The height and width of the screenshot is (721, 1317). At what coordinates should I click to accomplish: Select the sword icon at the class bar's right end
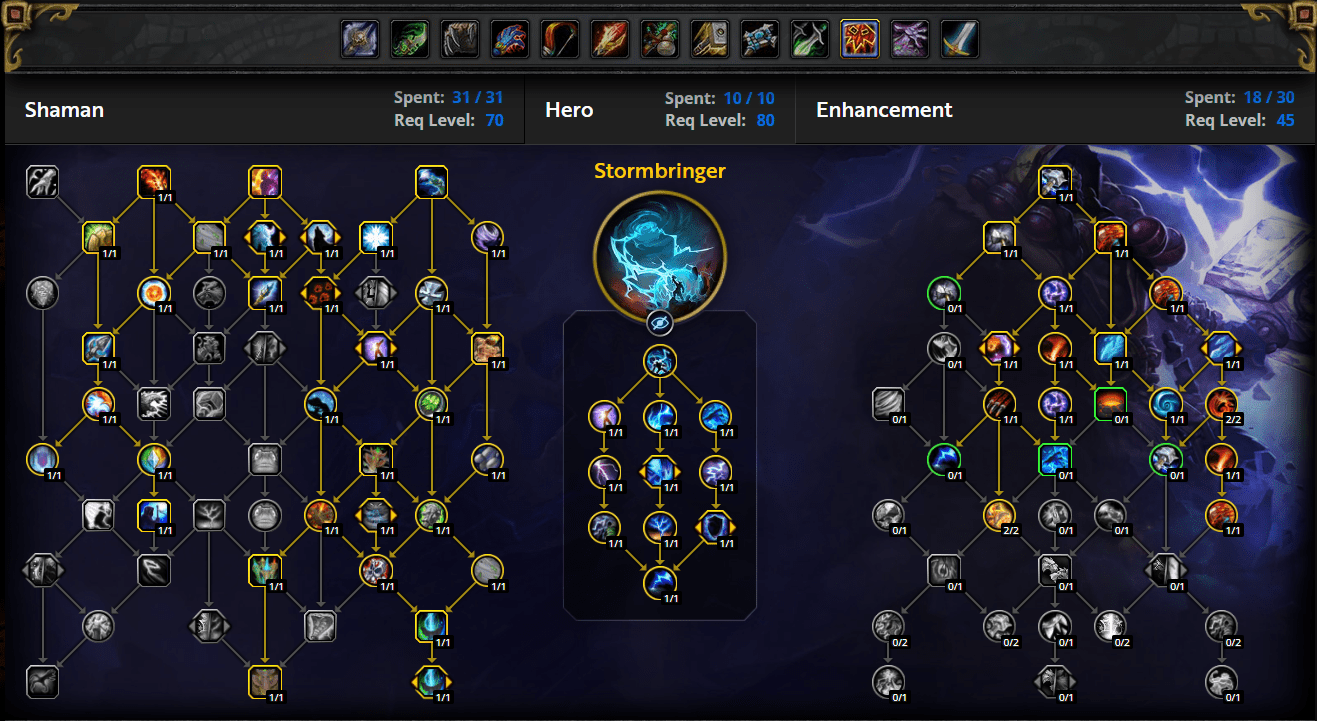point(959,39)
